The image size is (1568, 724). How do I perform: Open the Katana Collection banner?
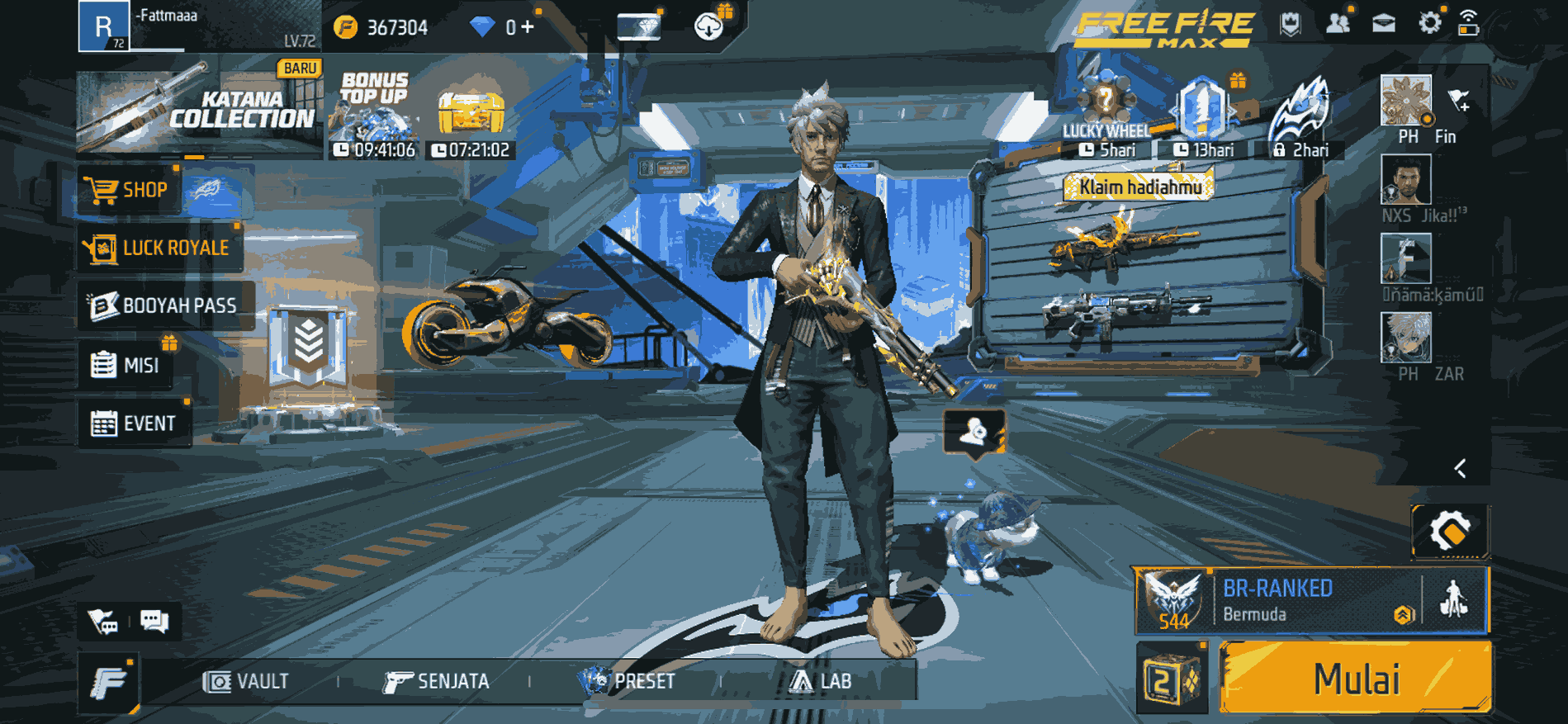[x=198, y=106]
